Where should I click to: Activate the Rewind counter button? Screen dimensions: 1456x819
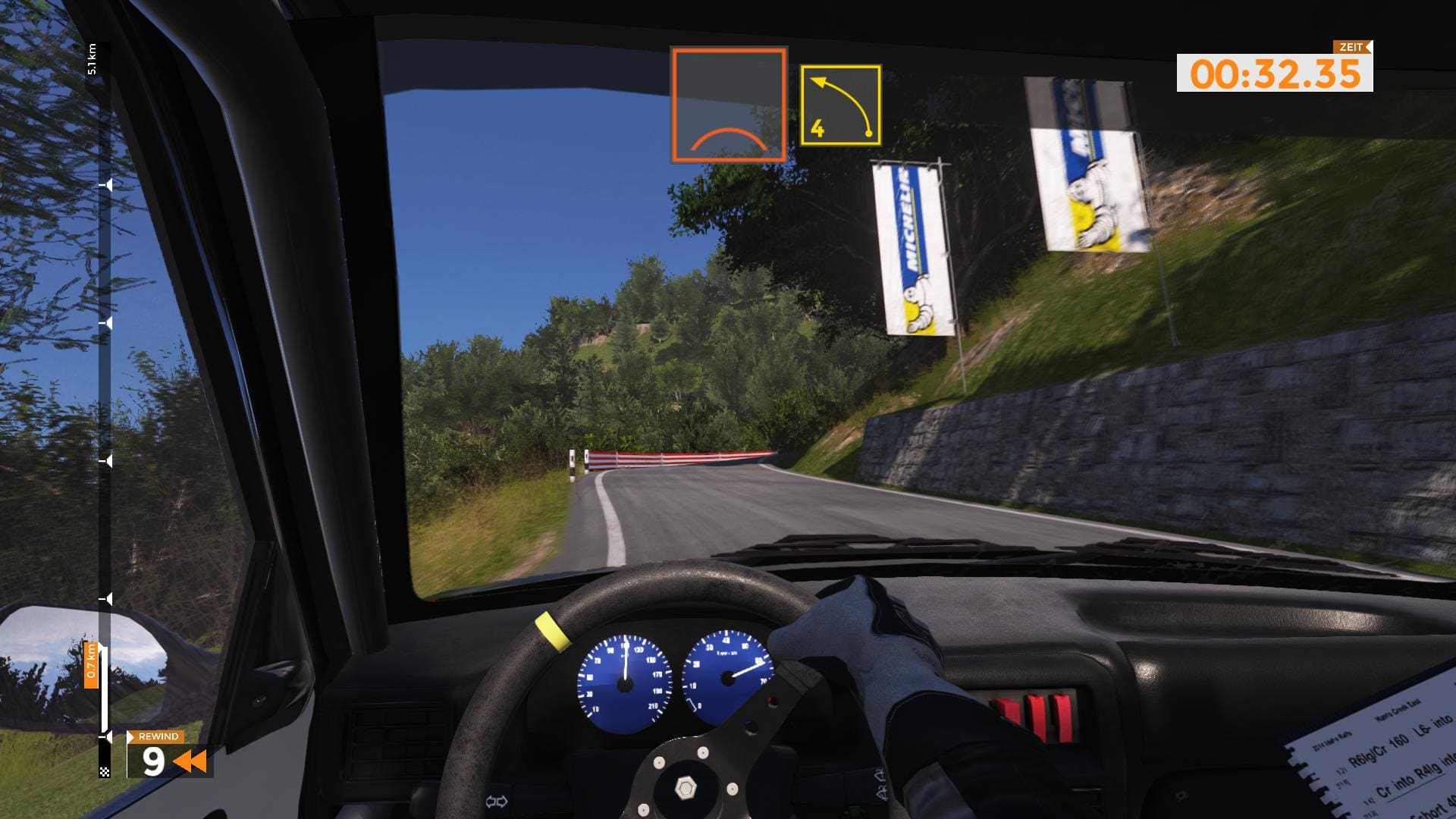point(169,755)
